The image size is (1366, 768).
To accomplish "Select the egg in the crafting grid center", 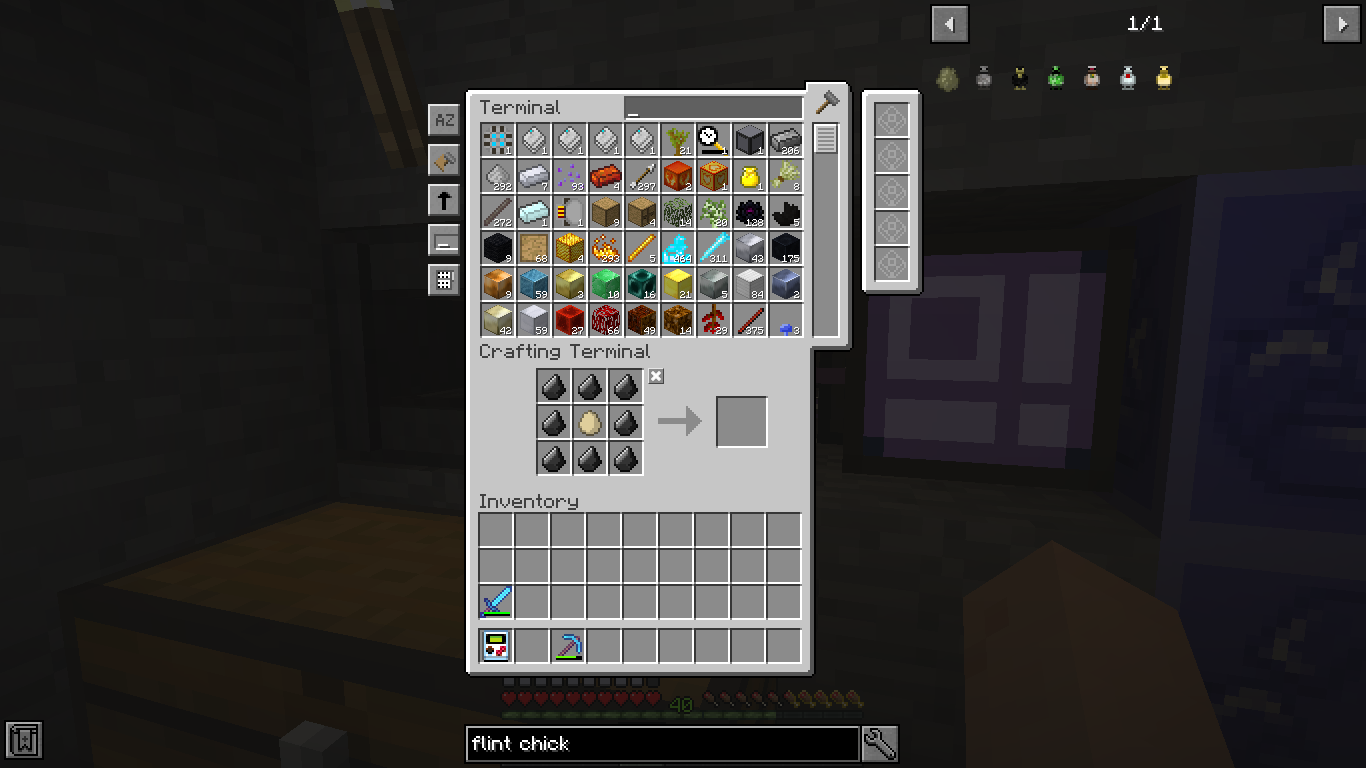I will (x=589, y=422).
